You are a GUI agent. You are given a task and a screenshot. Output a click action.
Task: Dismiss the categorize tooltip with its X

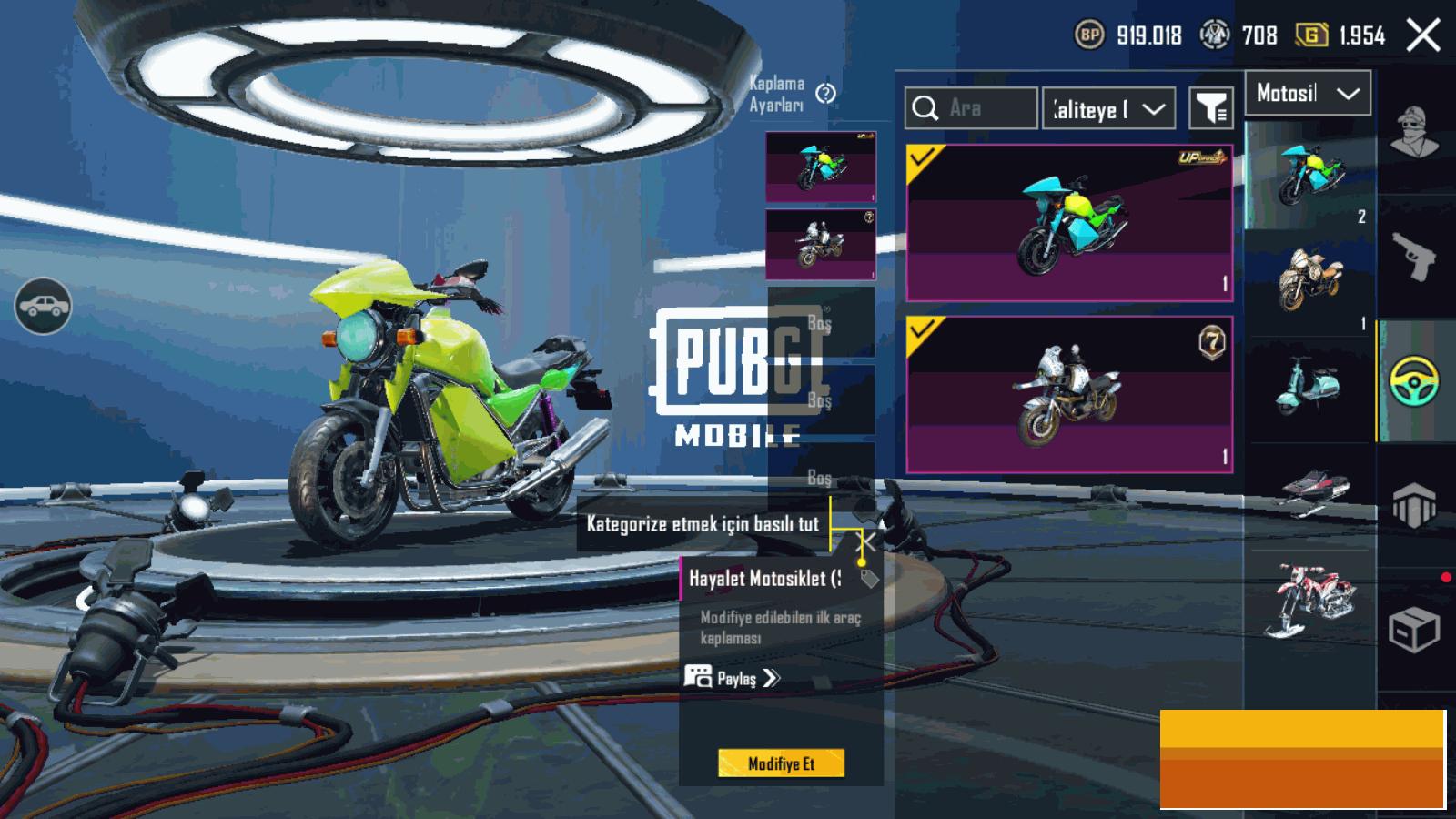point(869,542)
